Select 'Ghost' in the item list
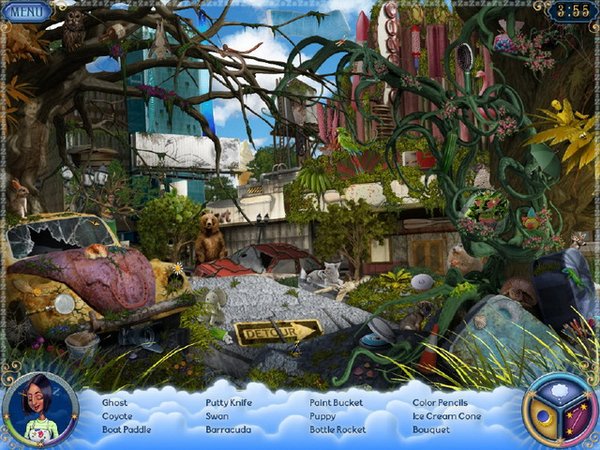Image resolution: width=600 pixels, height=450 pixels. [x=115, y=403]
